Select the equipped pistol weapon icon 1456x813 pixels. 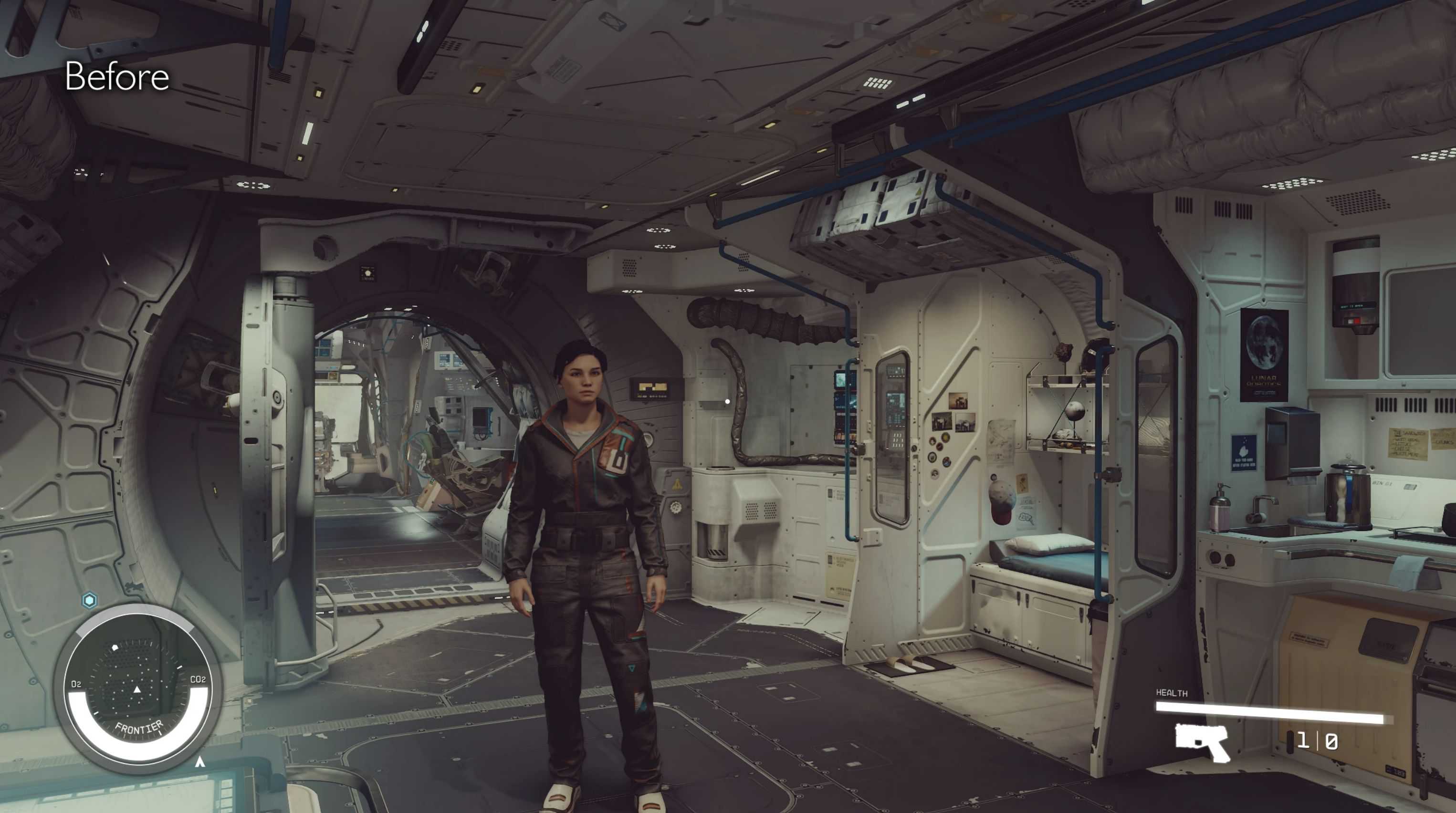(x=1202, y=742)
